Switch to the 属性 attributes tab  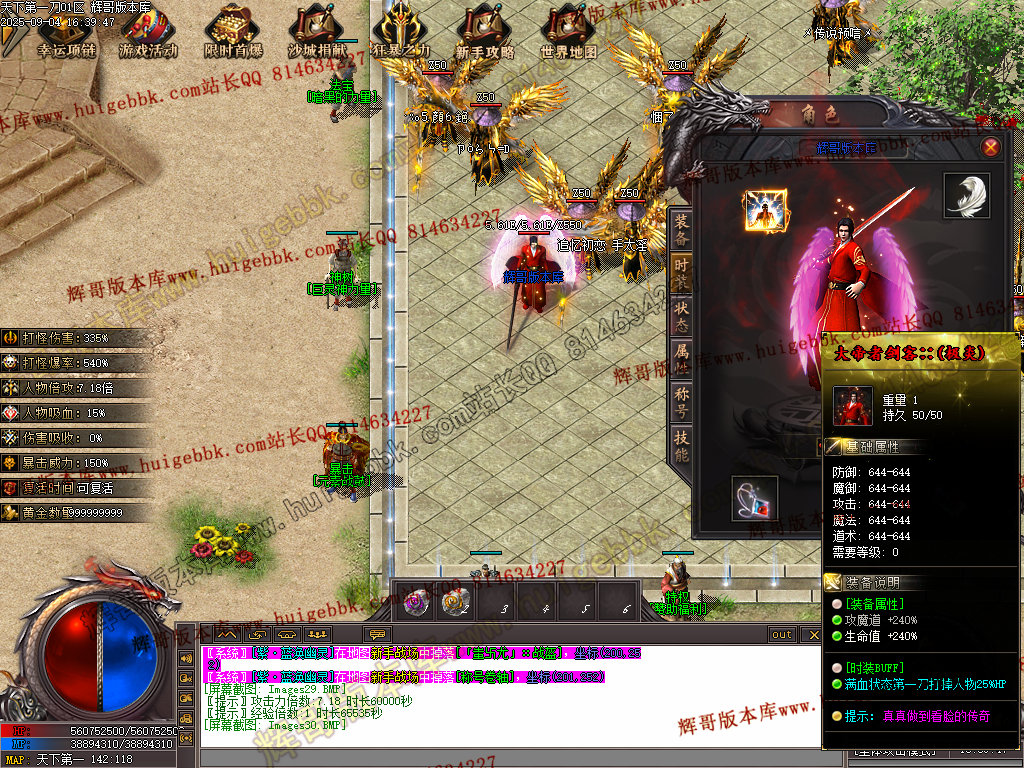680,355
